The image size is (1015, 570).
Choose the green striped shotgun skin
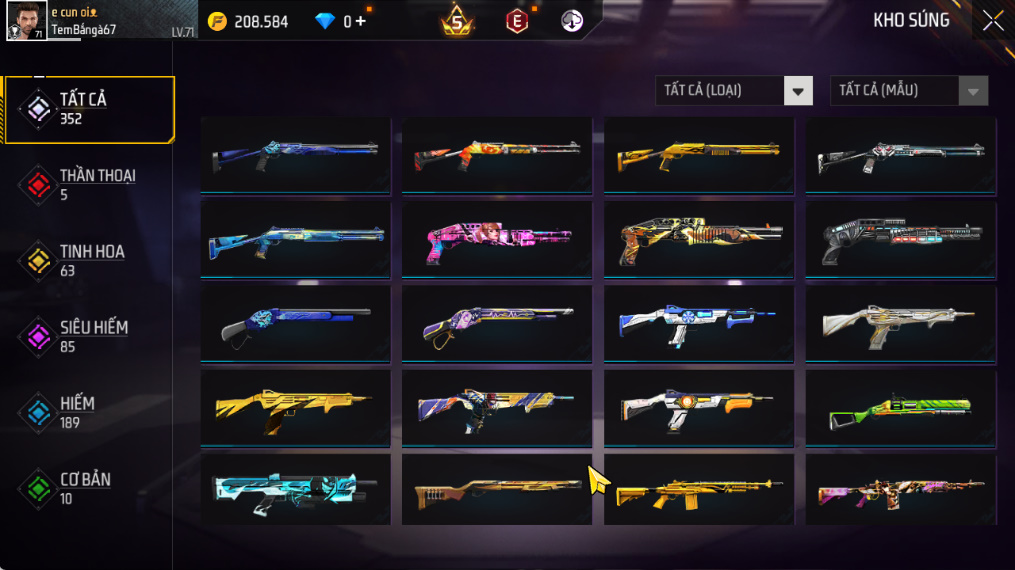point(900,409)
